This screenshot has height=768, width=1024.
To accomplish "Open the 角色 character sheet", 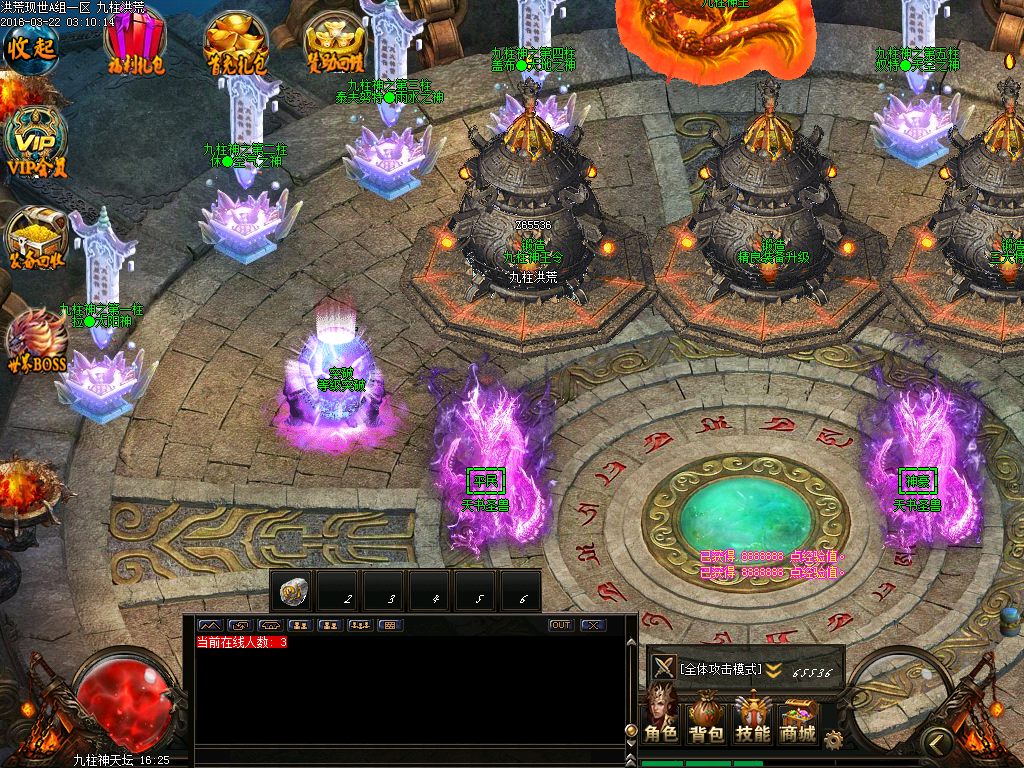I will click(660, 718).
